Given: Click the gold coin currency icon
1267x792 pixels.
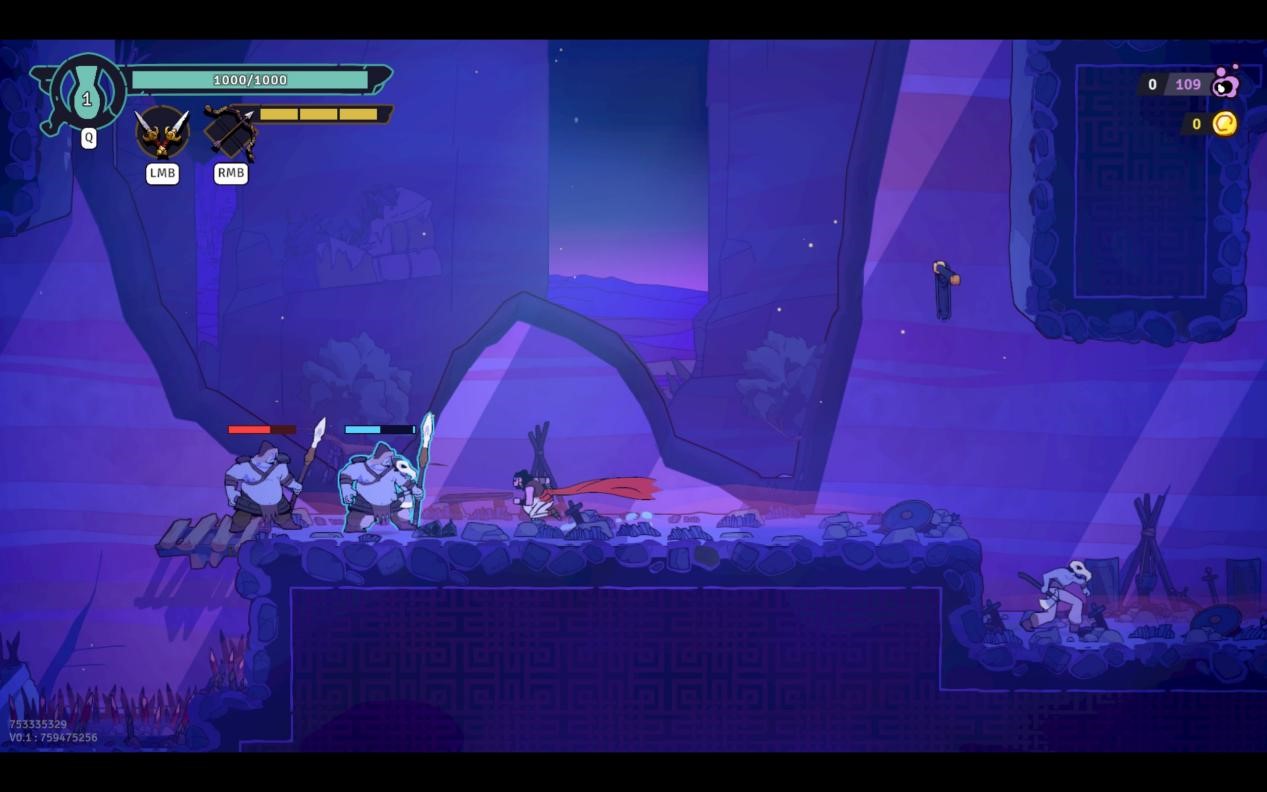Looking at the screenshot, I should tap(1225, 124).
